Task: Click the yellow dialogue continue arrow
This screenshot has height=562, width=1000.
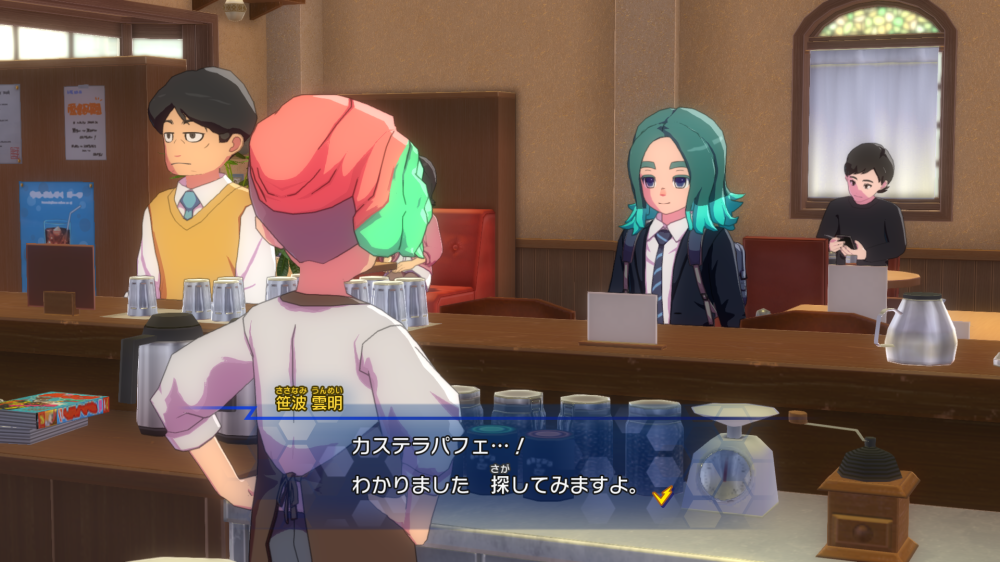Action: 660,494
